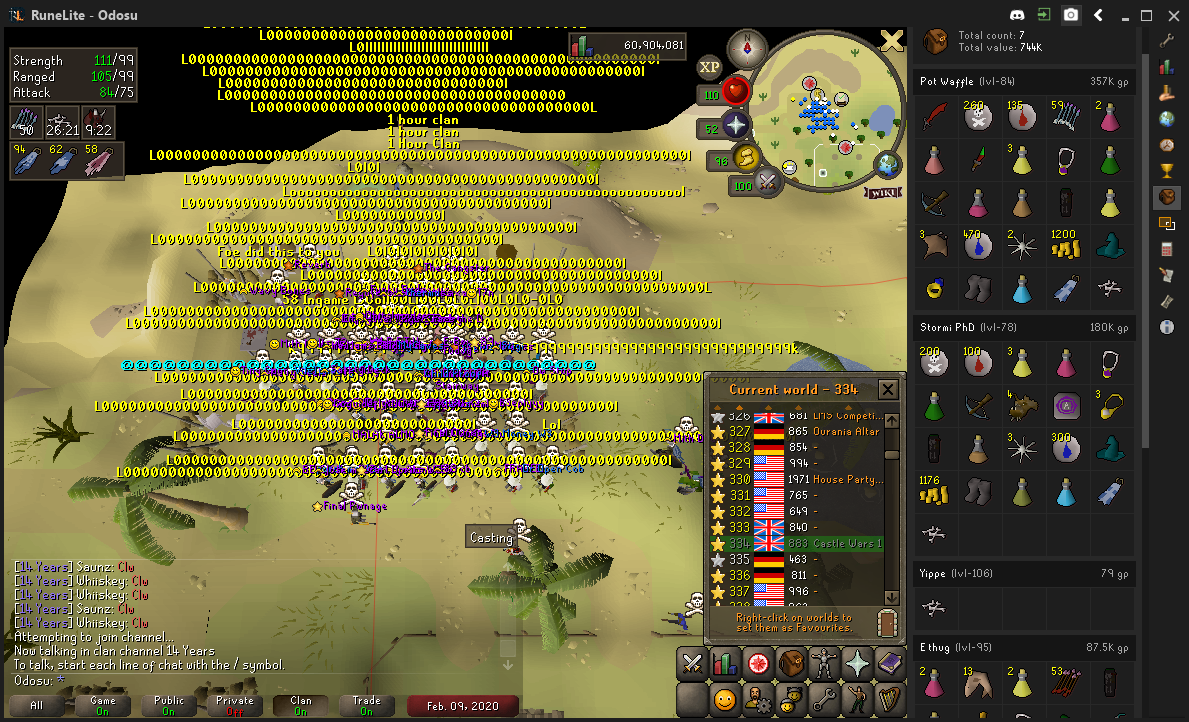
Task: Open the Clan chat tab
Action: pos(301,705)
